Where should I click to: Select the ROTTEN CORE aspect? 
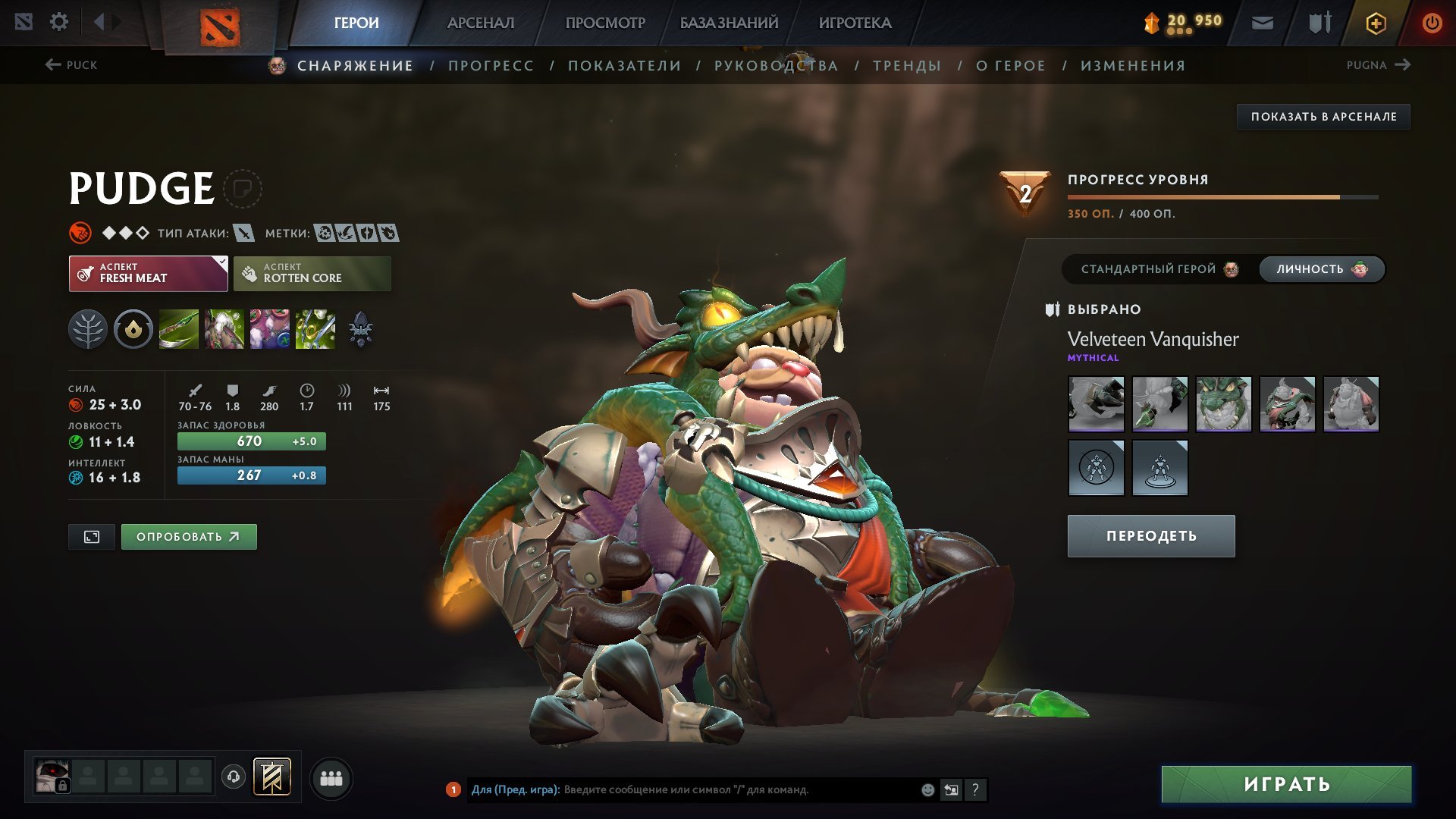(x=312, y=272)
